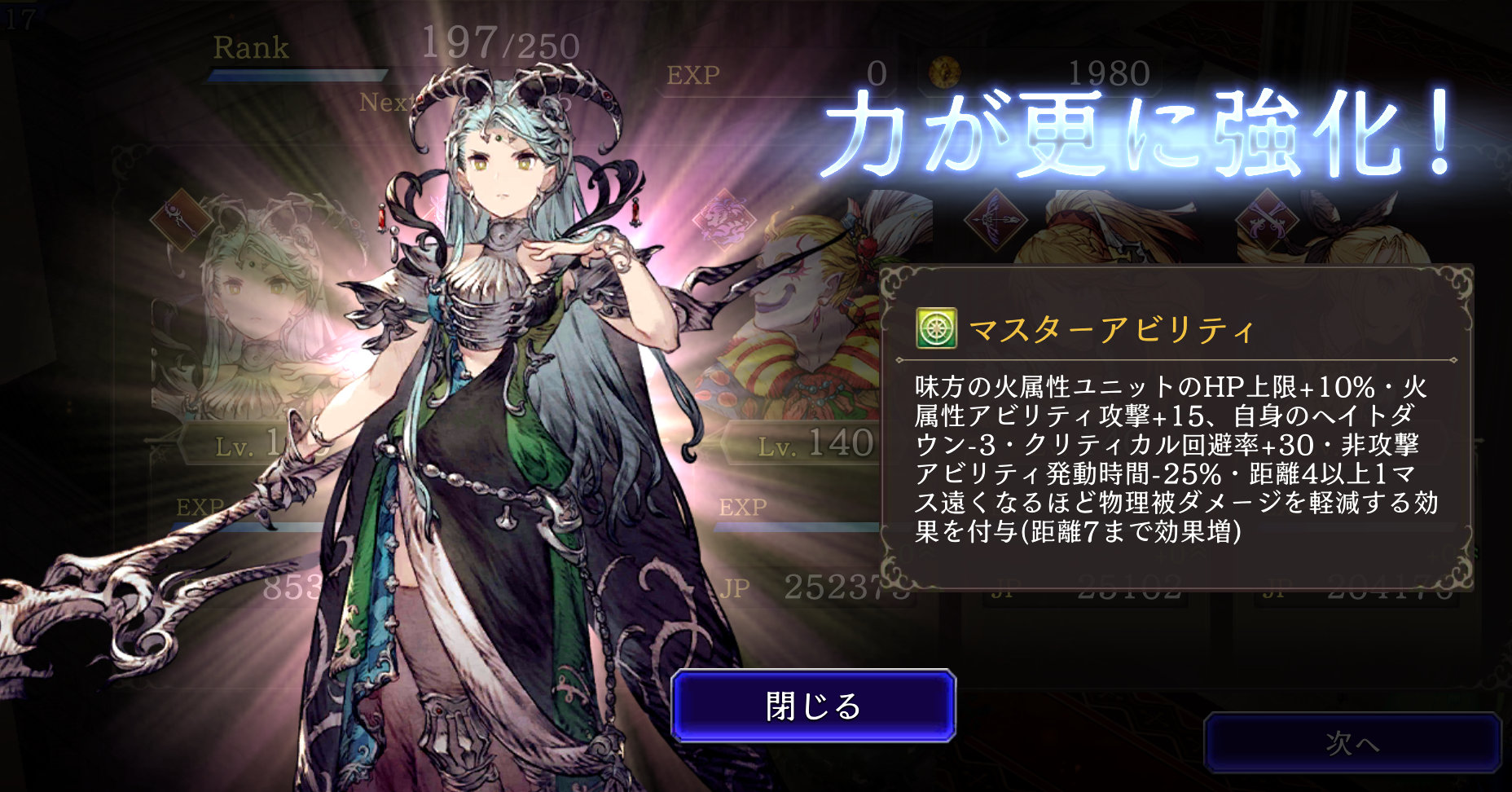This screenshot has width=1512, height=792.
Task: Proceed with the 次へ button
Action: 1352,742
